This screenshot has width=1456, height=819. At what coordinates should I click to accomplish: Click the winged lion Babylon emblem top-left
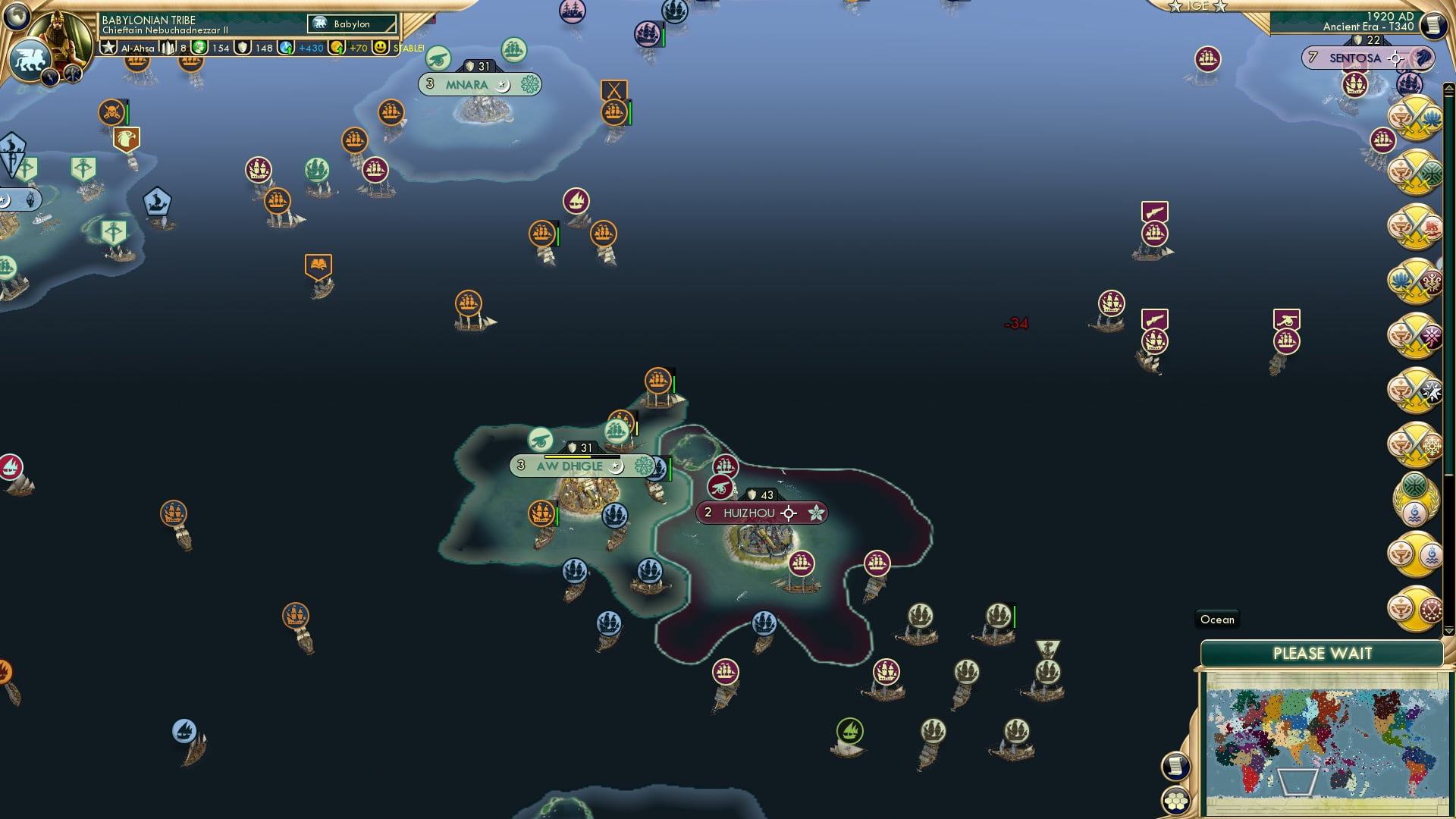pyautogui.click(x=30, y=59)
